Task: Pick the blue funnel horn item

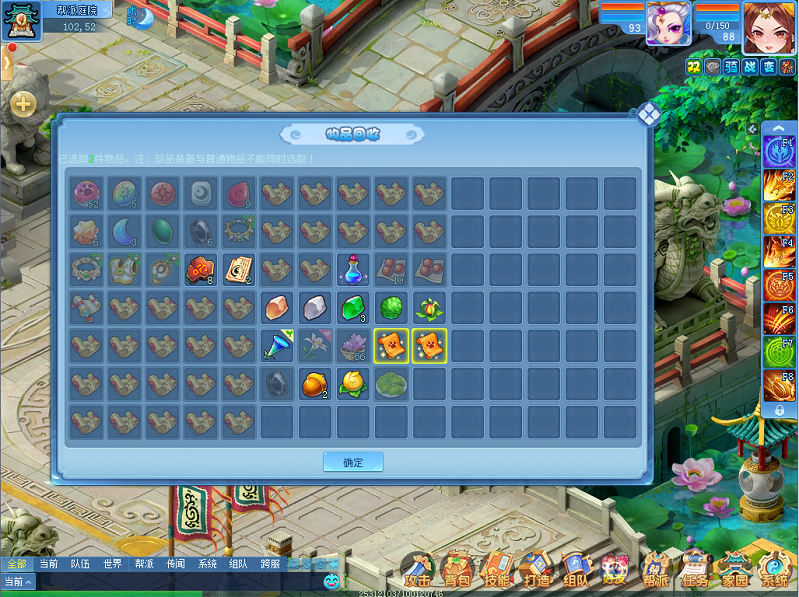Action: coord(277,345)
